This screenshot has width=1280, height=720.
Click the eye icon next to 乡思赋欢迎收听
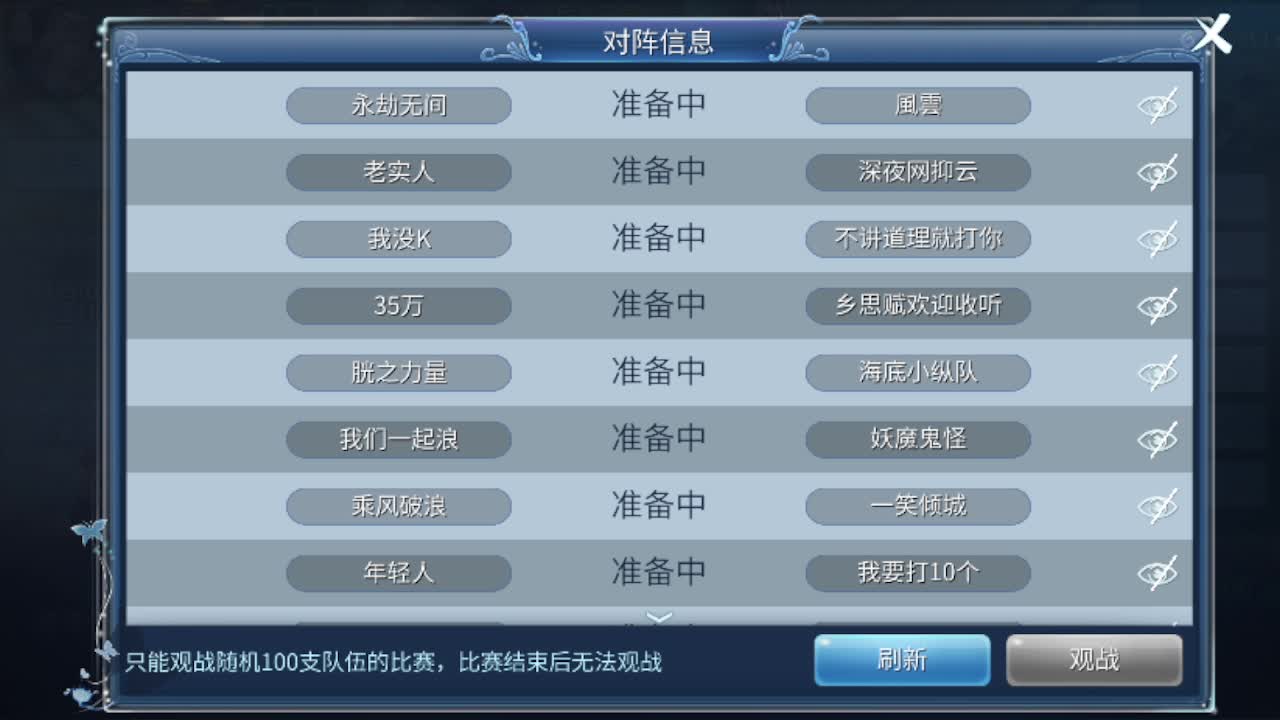(1157, 306)
